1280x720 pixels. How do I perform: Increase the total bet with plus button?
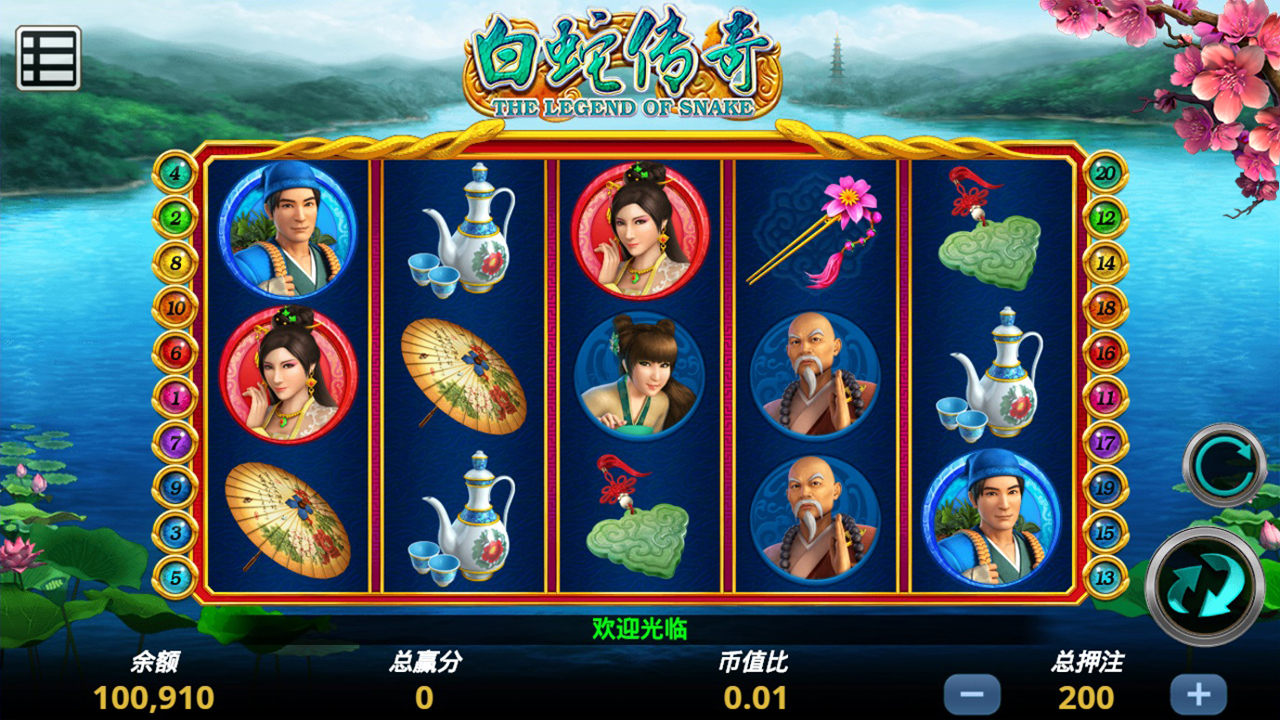[1198, 694]
